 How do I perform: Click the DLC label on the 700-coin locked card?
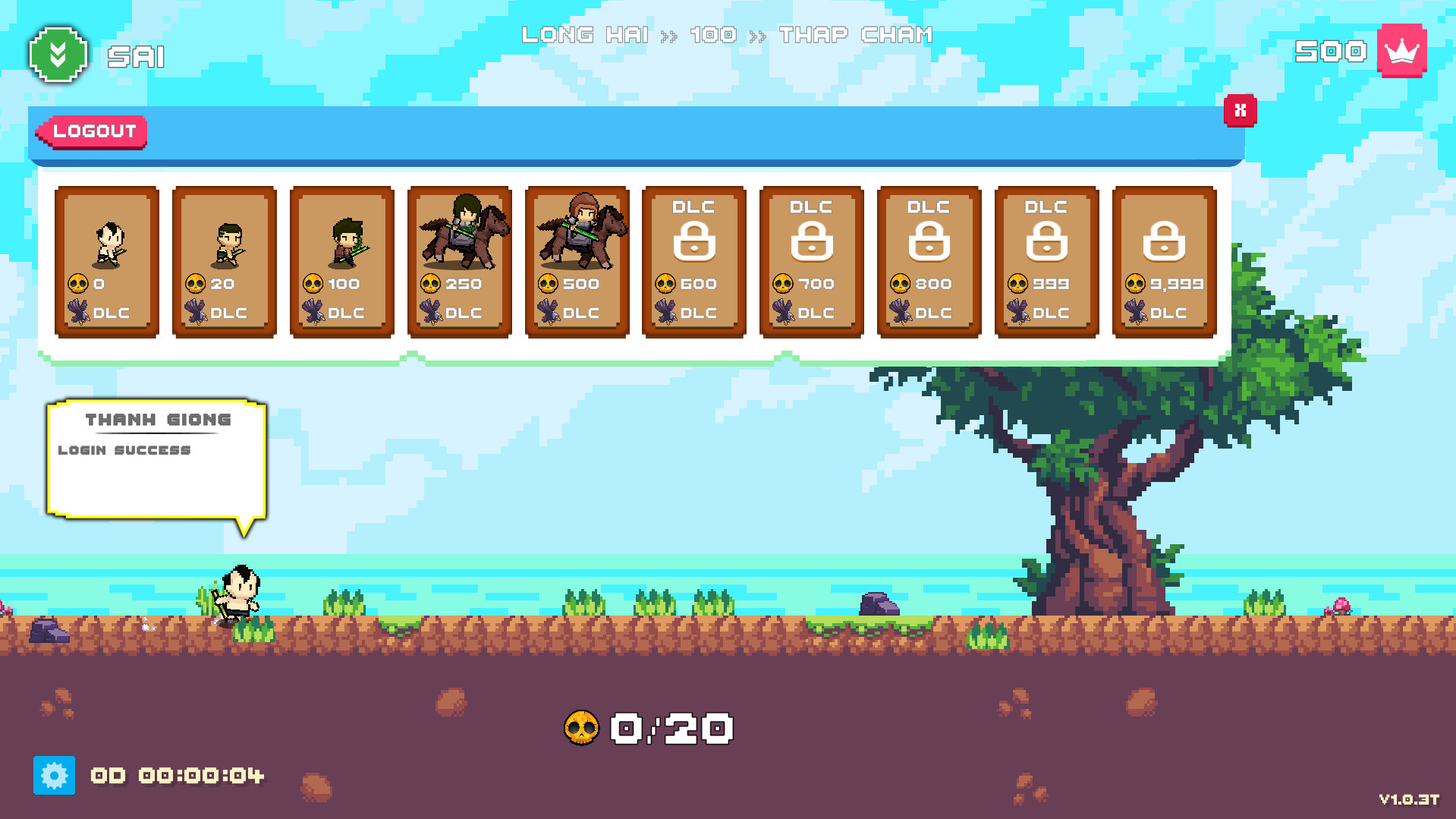click(x=813, y=311)
